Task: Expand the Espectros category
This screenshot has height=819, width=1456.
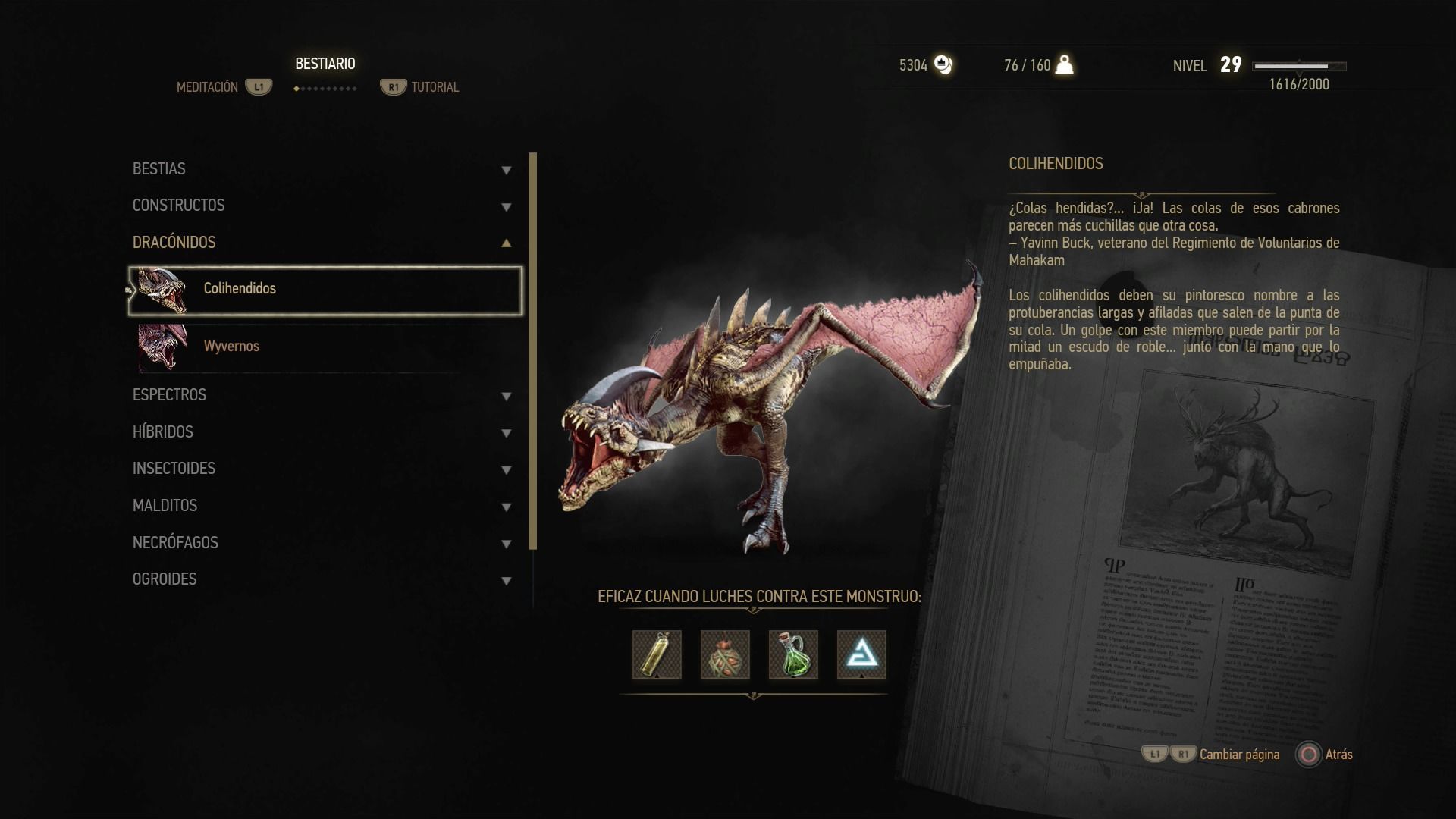Action: 322,395
